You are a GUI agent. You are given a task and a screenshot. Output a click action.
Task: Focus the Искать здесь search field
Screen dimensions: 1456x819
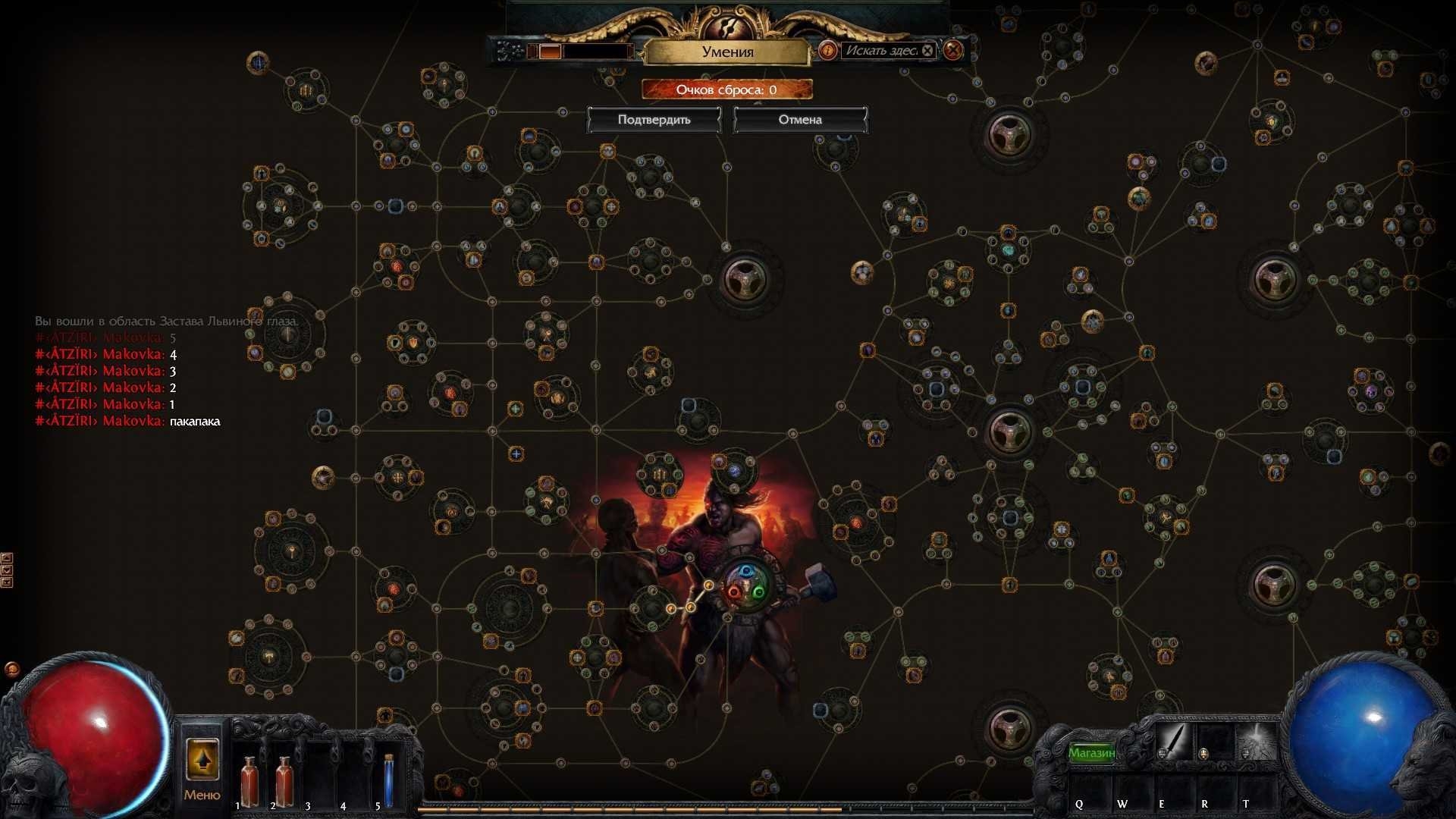tap(880, 51)
